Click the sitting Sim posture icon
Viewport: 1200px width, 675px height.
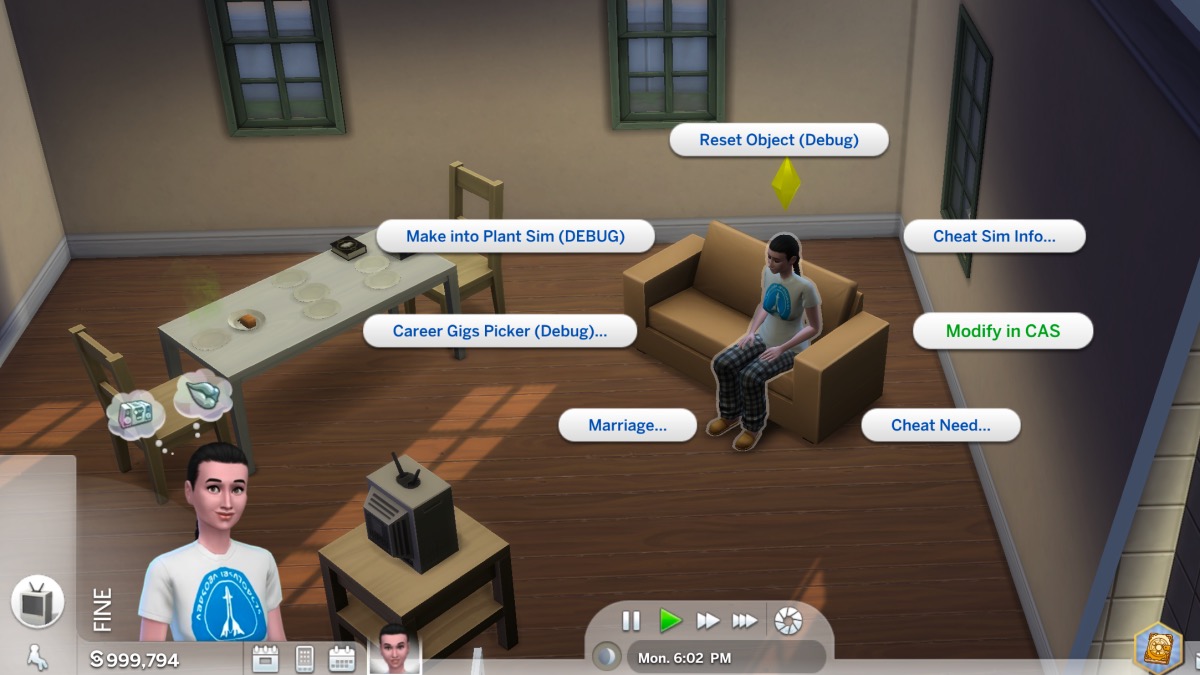pos(37,657)
